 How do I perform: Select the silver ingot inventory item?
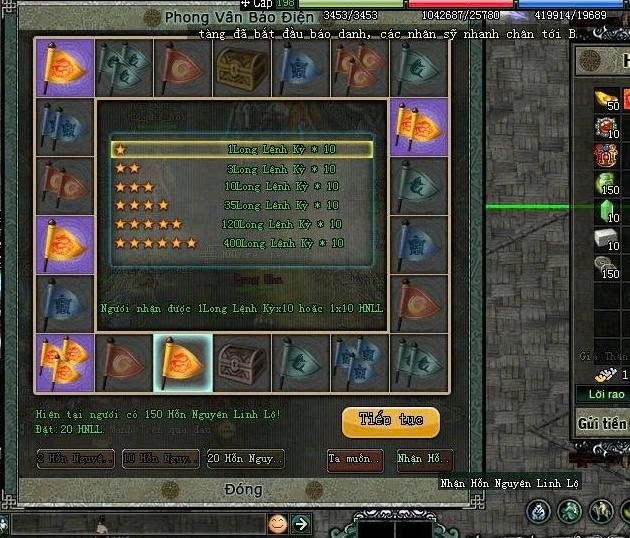tap(607, 240)
